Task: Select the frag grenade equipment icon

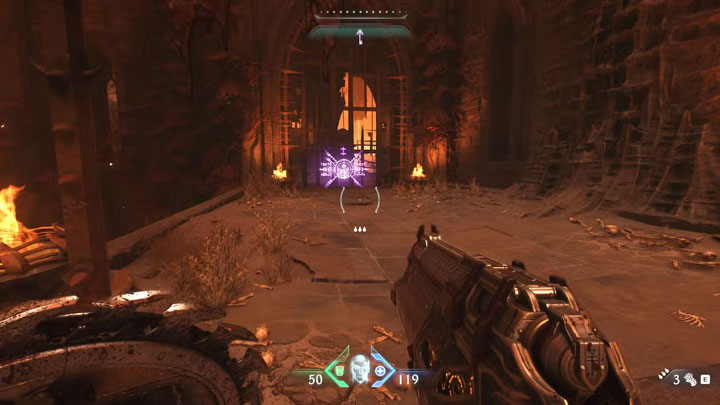Action: (x=690, y=380)
